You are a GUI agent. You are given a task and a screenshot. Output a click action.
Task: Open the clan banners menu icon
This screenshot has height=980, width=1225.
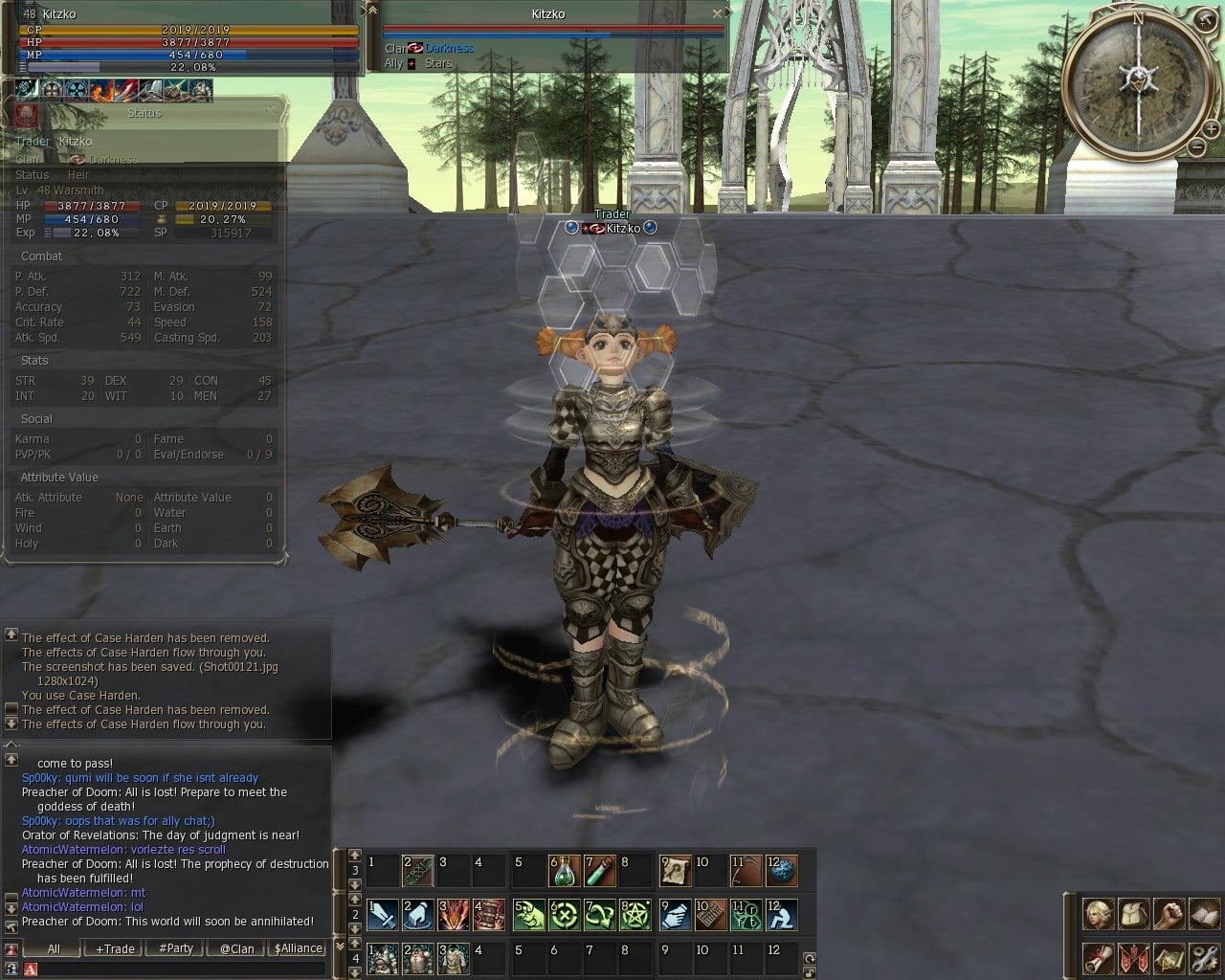[x=1132, y=957]
